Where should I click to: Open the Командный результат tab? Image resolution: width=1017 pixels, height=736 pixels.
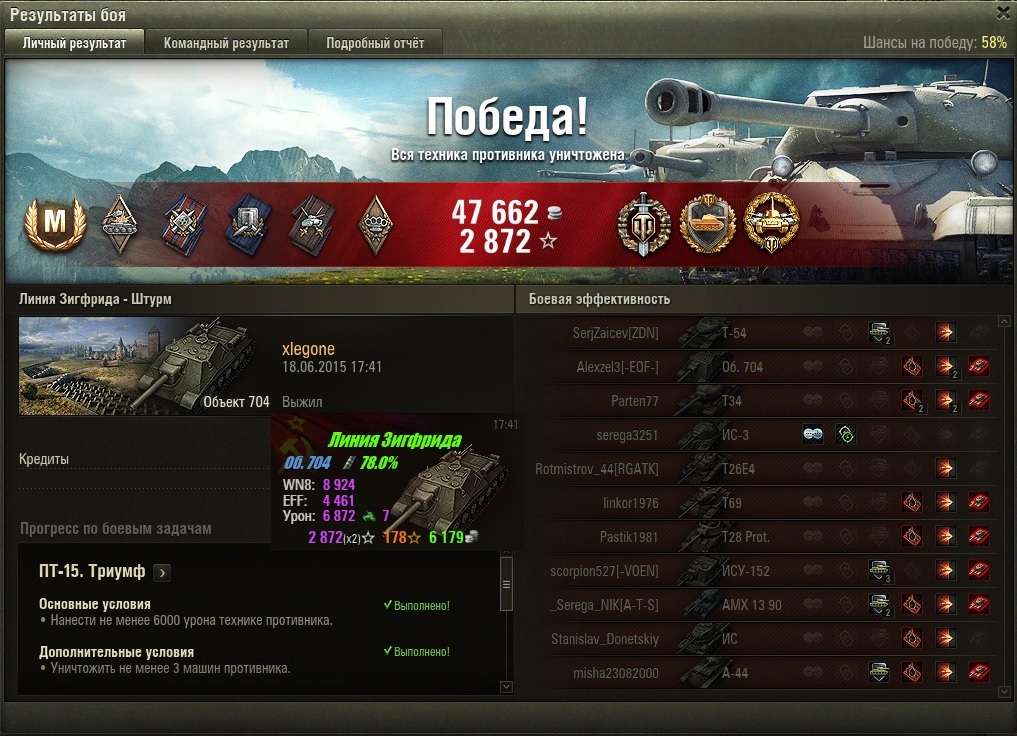[226, 43]
